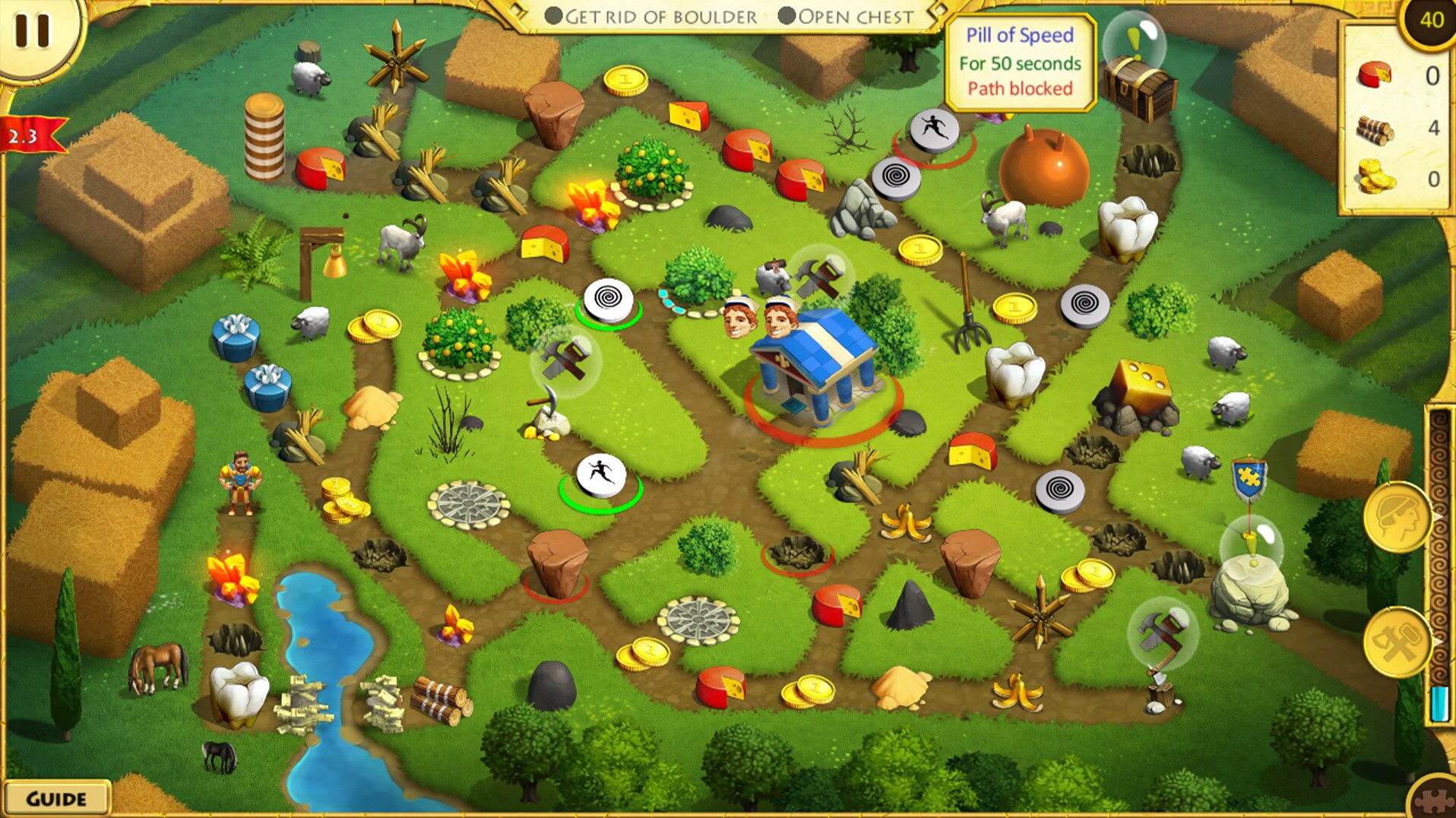This screenshot has height=818, width=1456.
Task: Click the pause button
Action: [x=32, y=32]
